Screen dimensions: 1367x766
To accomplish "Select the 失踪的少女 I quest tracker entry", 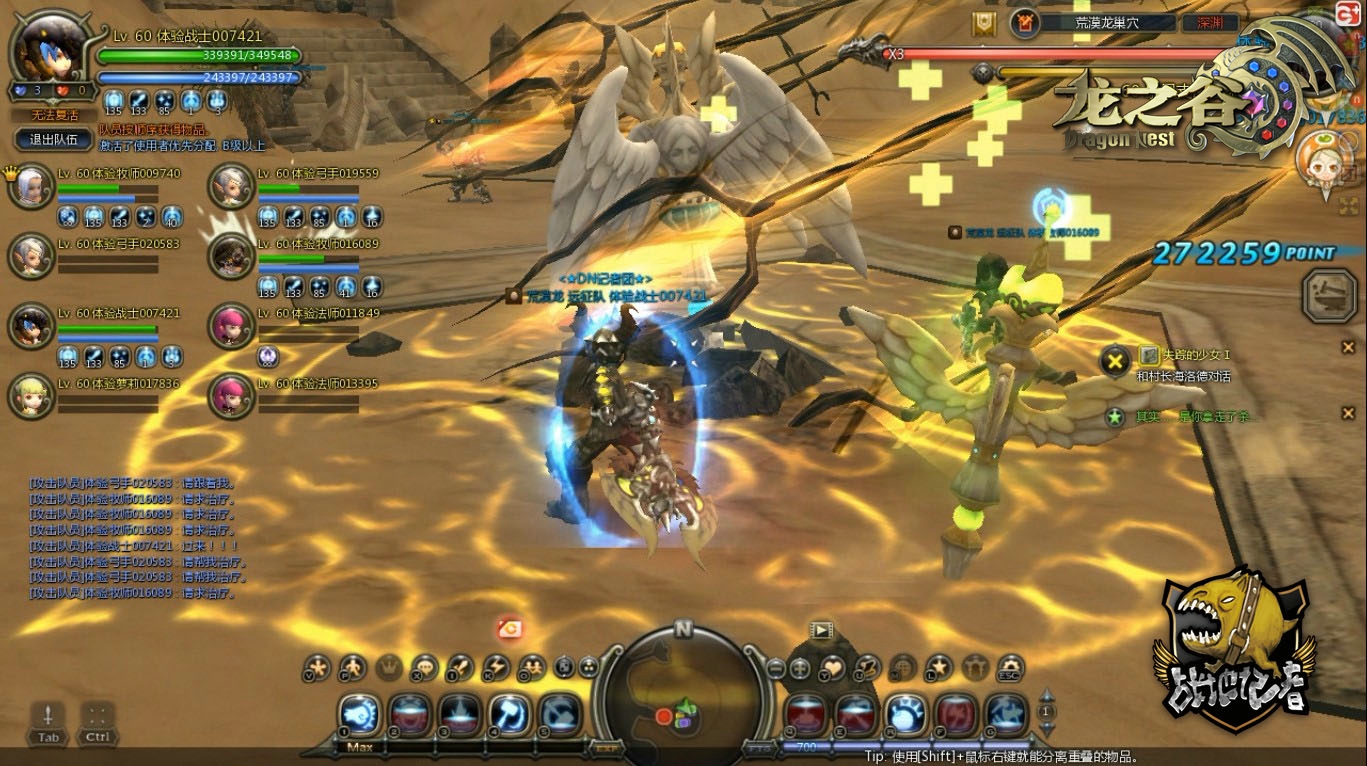I will pyautogui.click(x=1185, y=355).
